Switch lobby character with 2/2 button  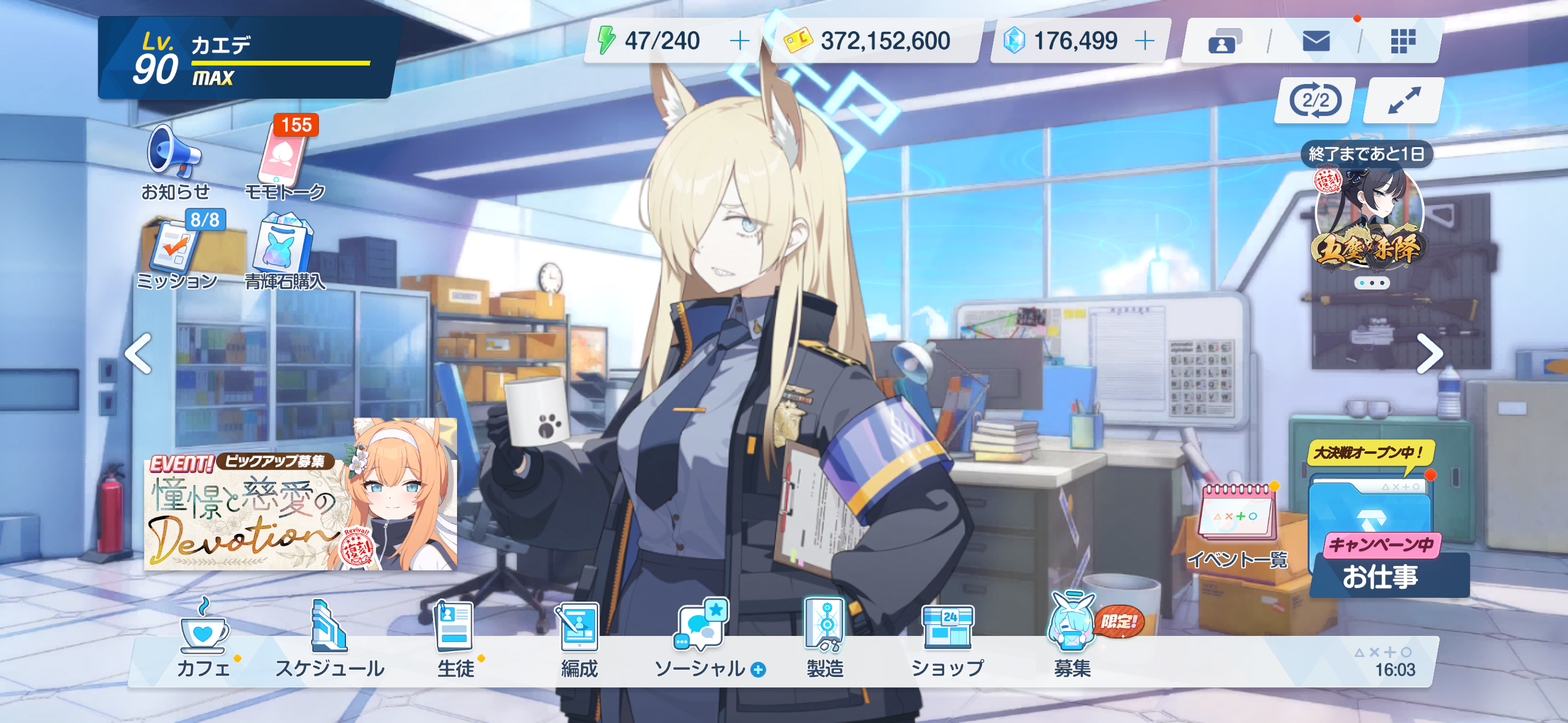tap(1315, 101)
